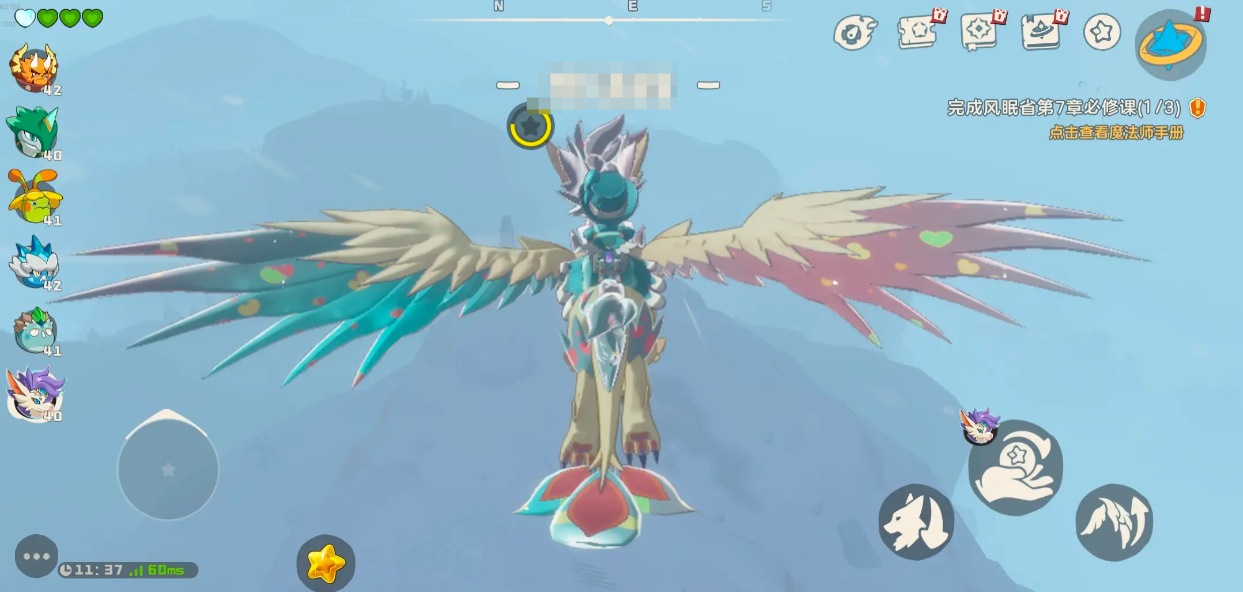Open the compass flame icon menu
Screen dimensions: 1243x592
click(x=855, y=33)
